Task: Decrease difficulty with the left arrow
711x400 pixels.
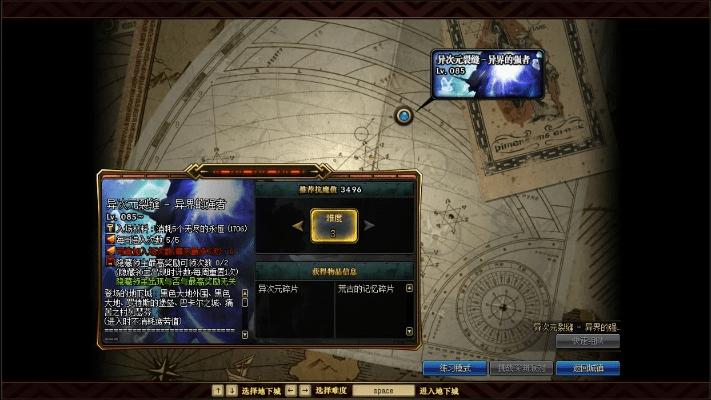Action: (x=297, y=225)
